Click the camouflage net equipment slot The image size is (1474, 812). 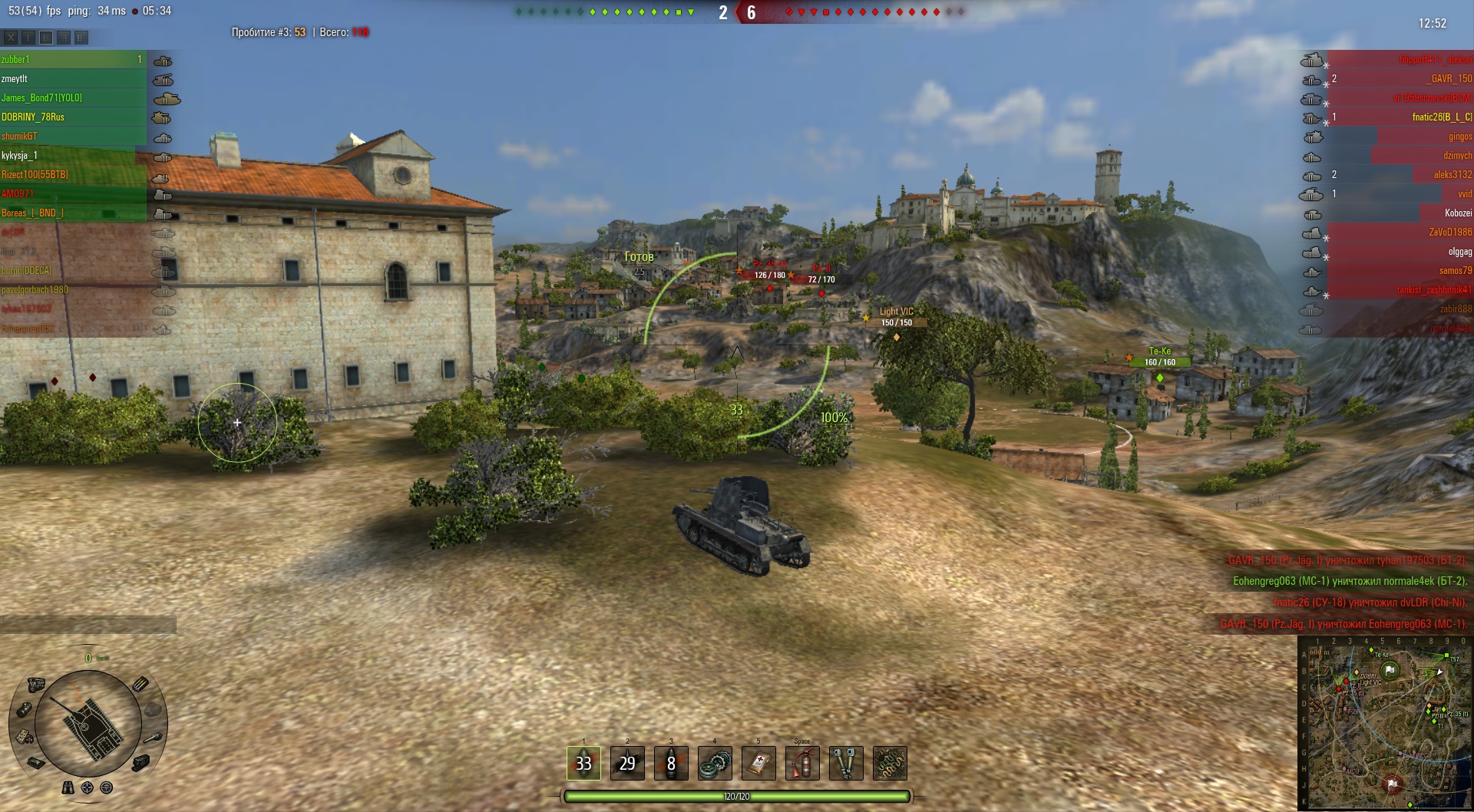(x=890, y=764)
